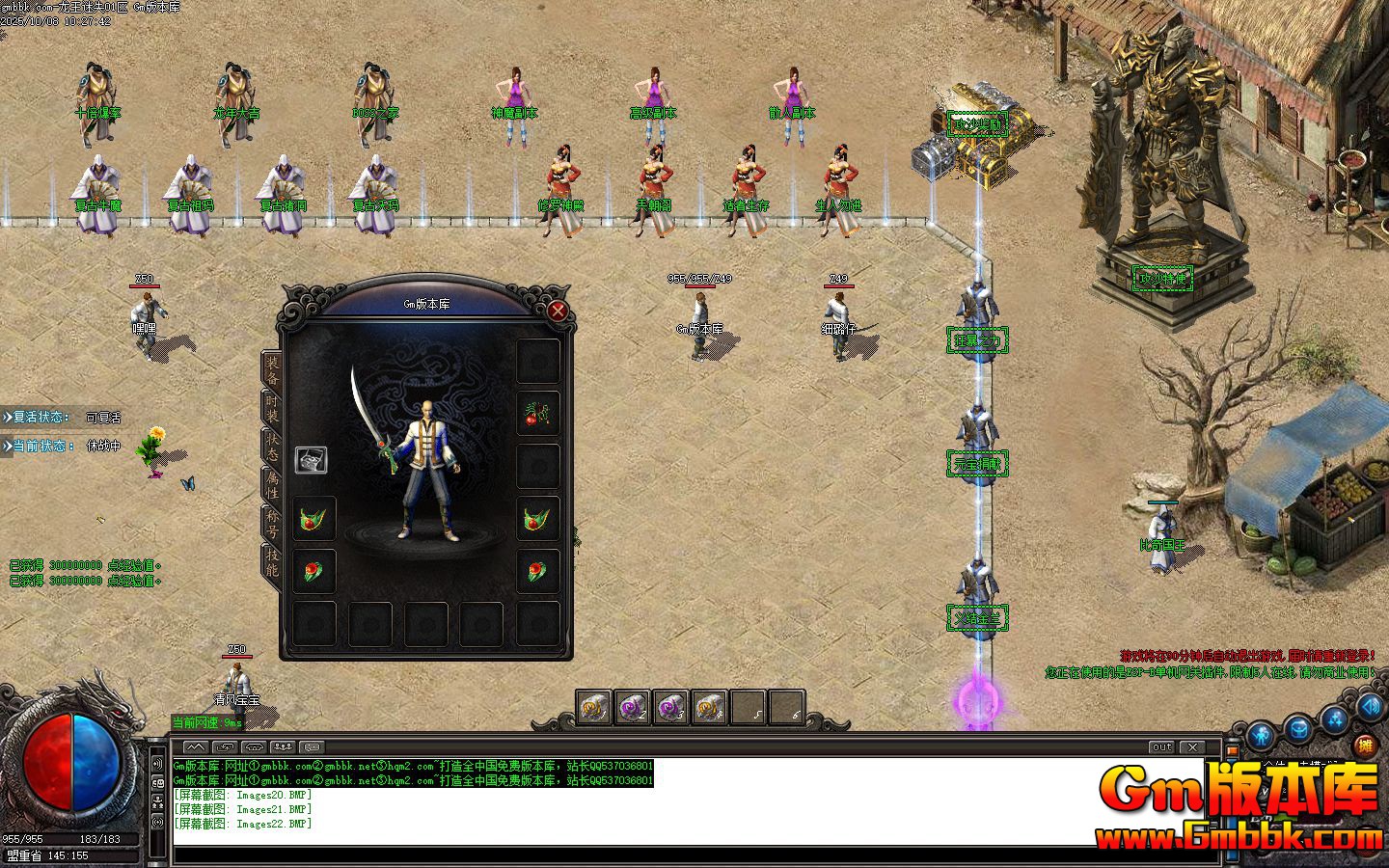Select the 装备 (equipment) tab

click(272, 366)
